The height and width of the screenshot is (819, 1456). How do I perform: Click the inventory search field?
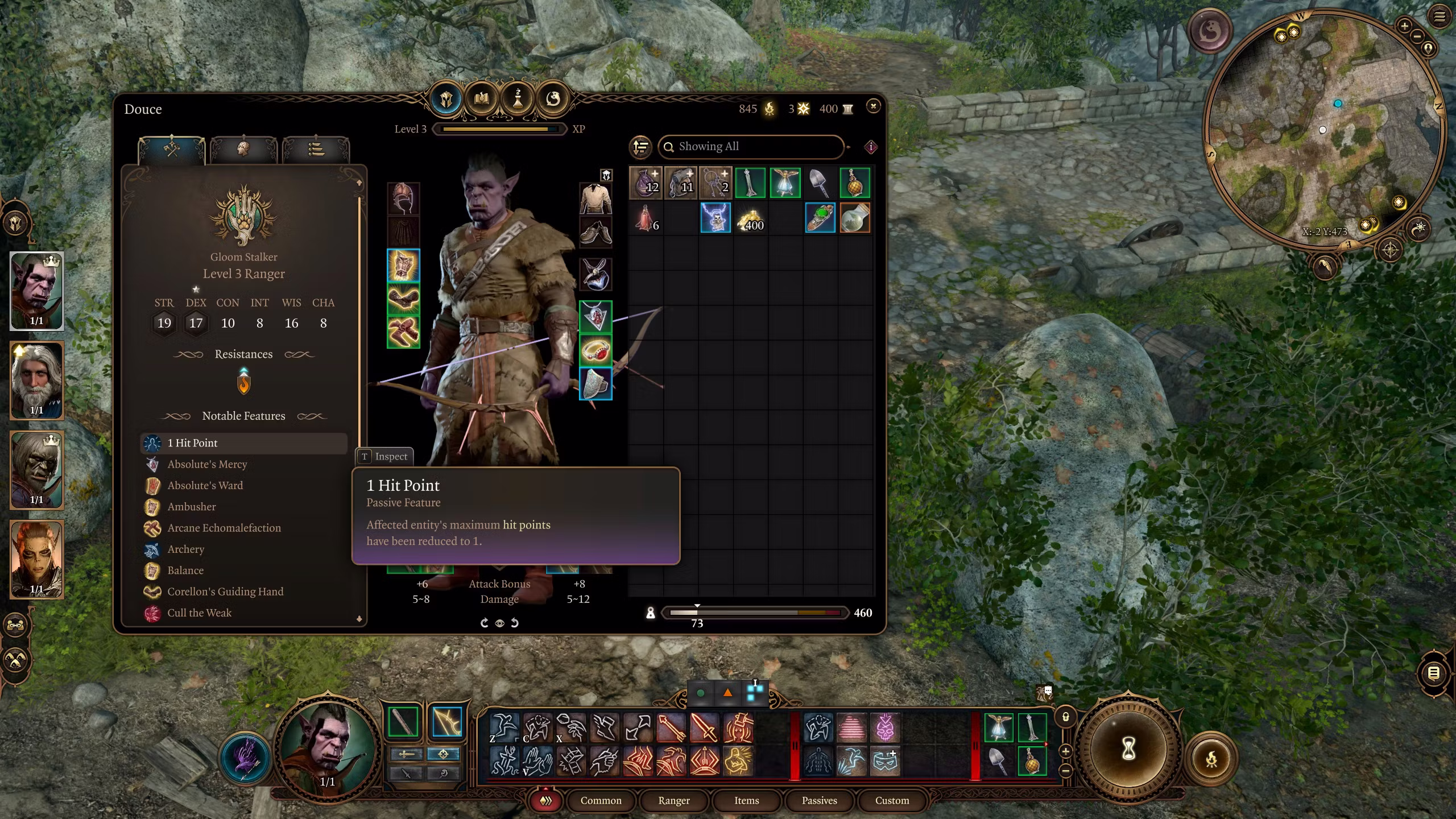751,147
